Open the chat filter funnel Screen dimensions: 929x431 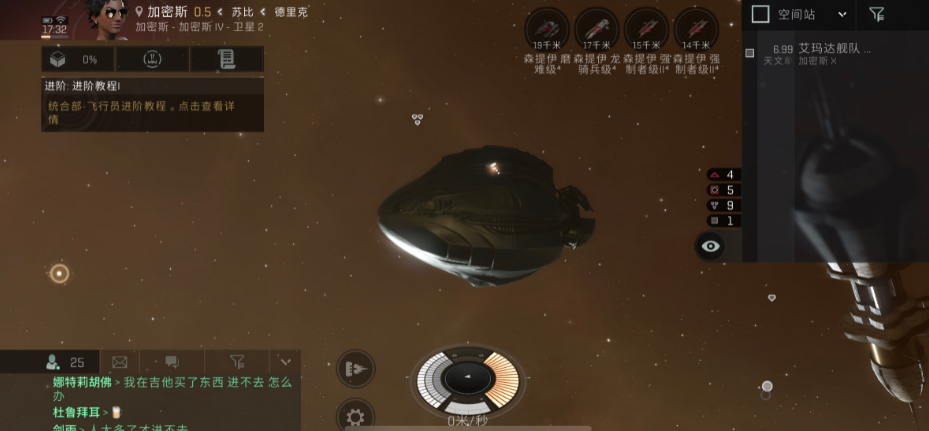[237, 362]
